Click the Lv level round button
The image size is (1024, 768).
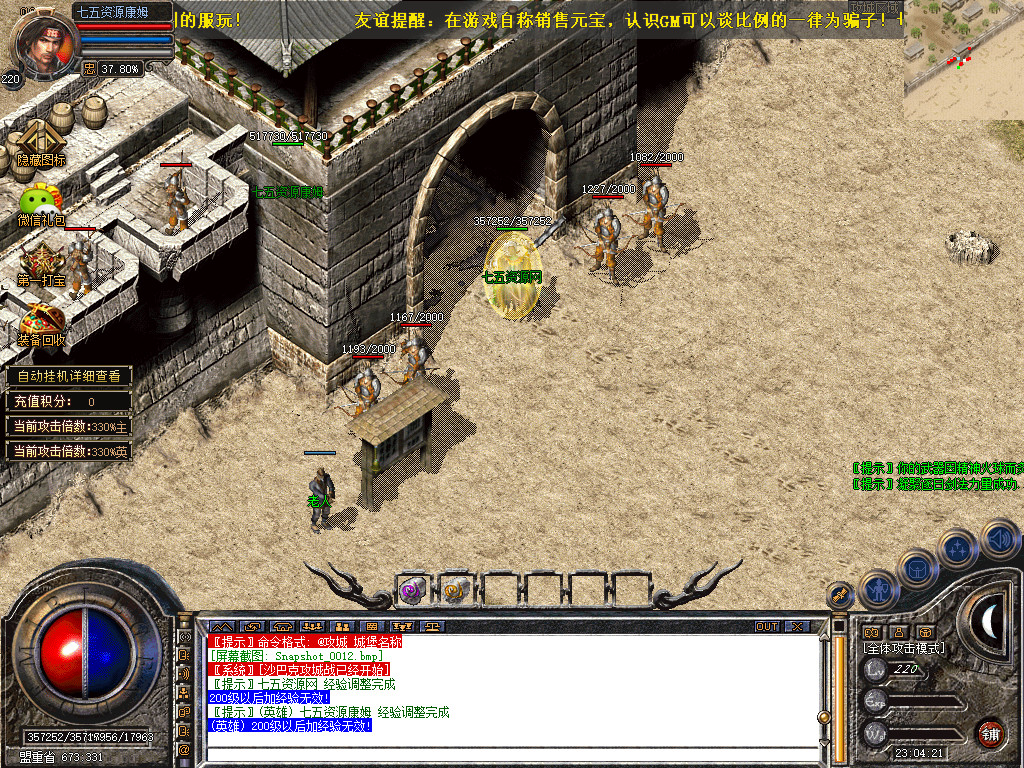click(877, 670)
